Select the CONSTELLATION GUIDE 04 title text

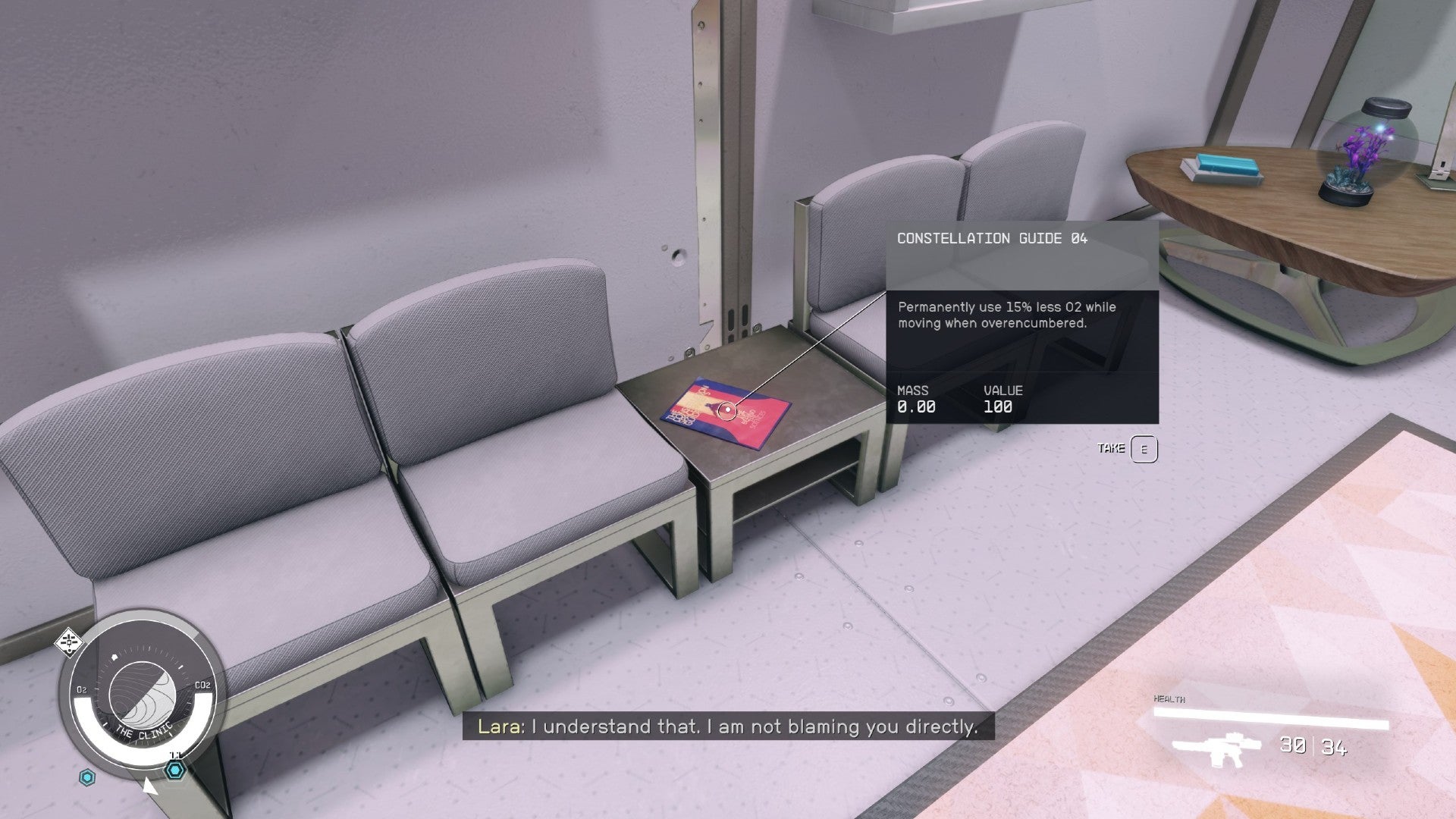click(x=992, y=237)
